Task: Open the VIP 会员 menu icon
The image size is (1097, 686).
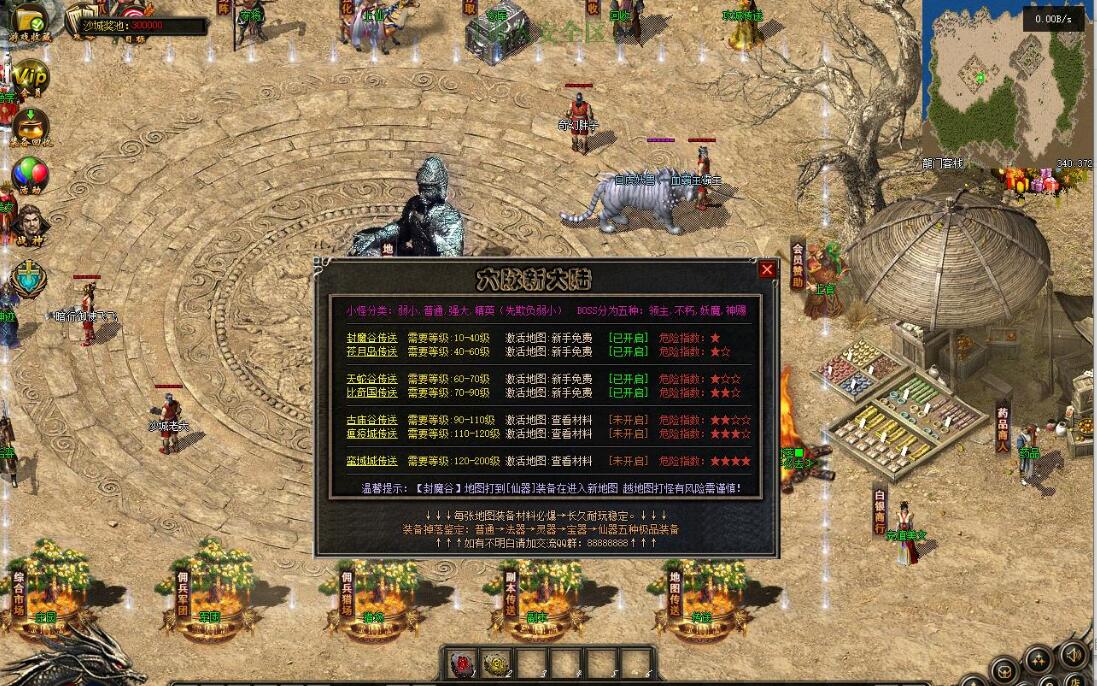Action: 30,76
